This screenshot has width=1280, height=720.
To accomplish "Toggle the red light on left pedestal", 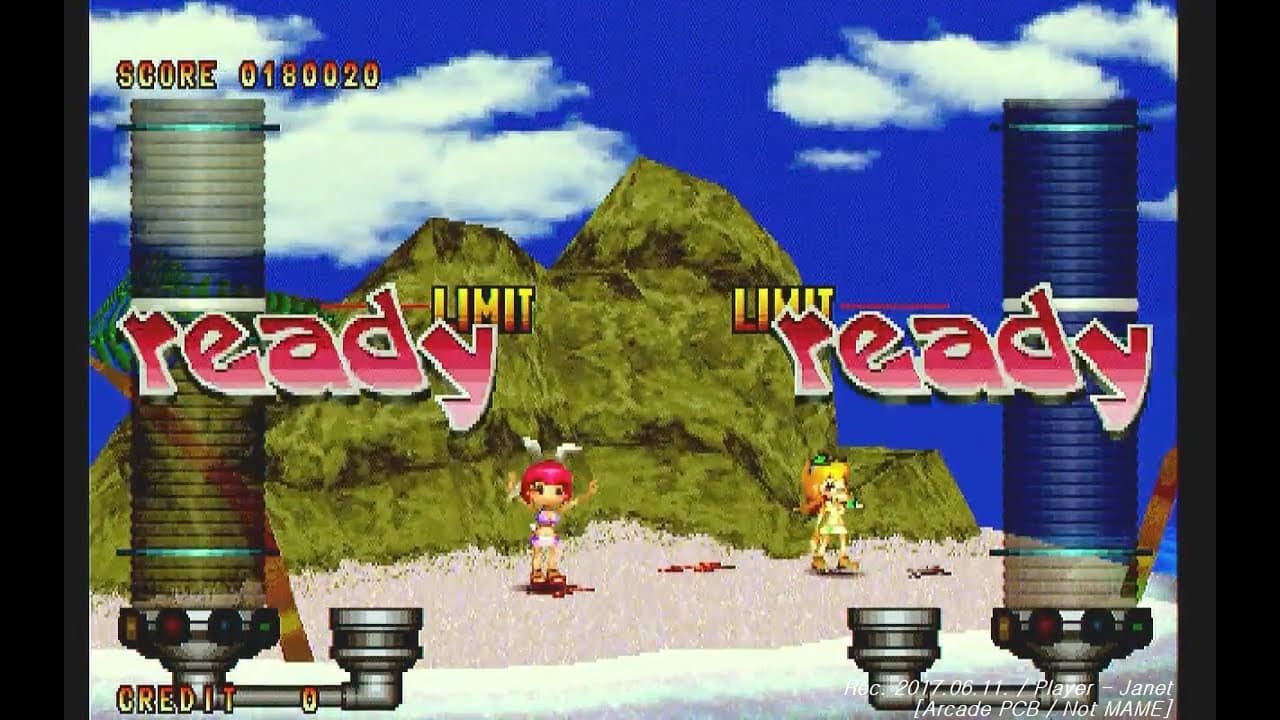I will tap(172, 626).
